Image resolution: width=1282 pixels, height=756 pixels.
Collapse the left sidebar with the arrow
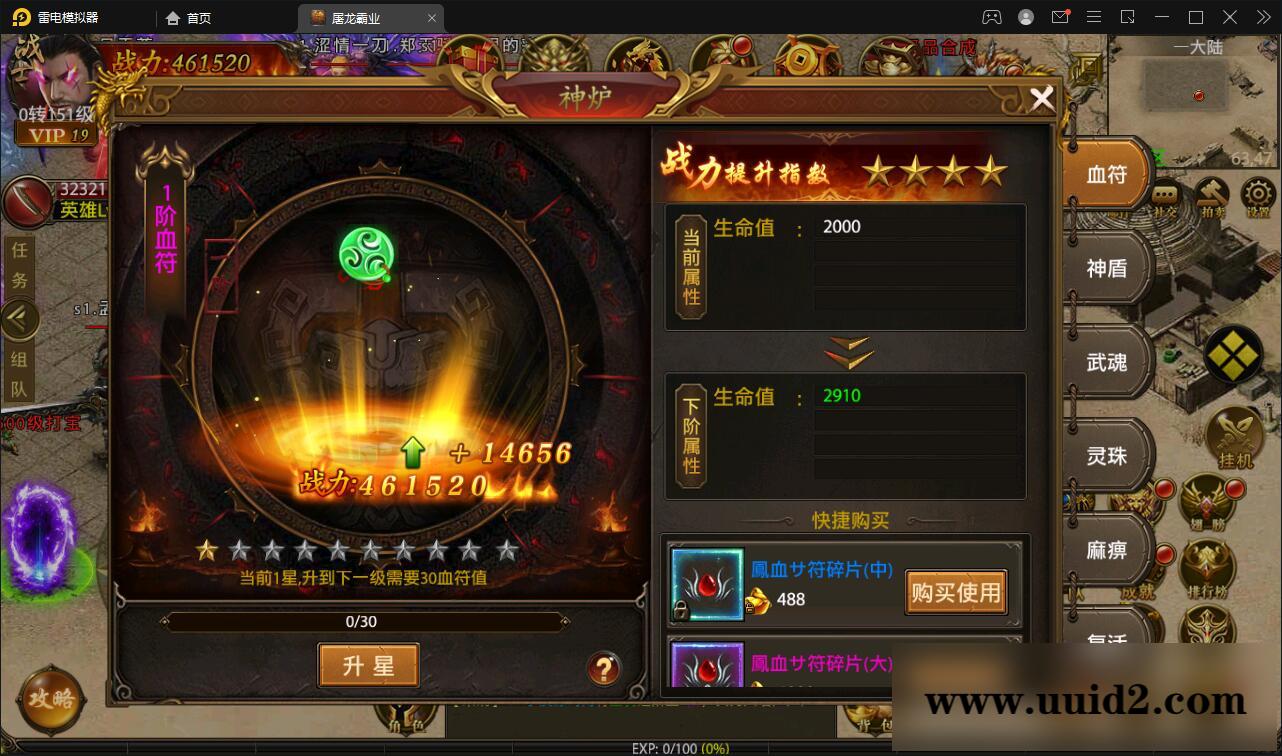[20, 318]
